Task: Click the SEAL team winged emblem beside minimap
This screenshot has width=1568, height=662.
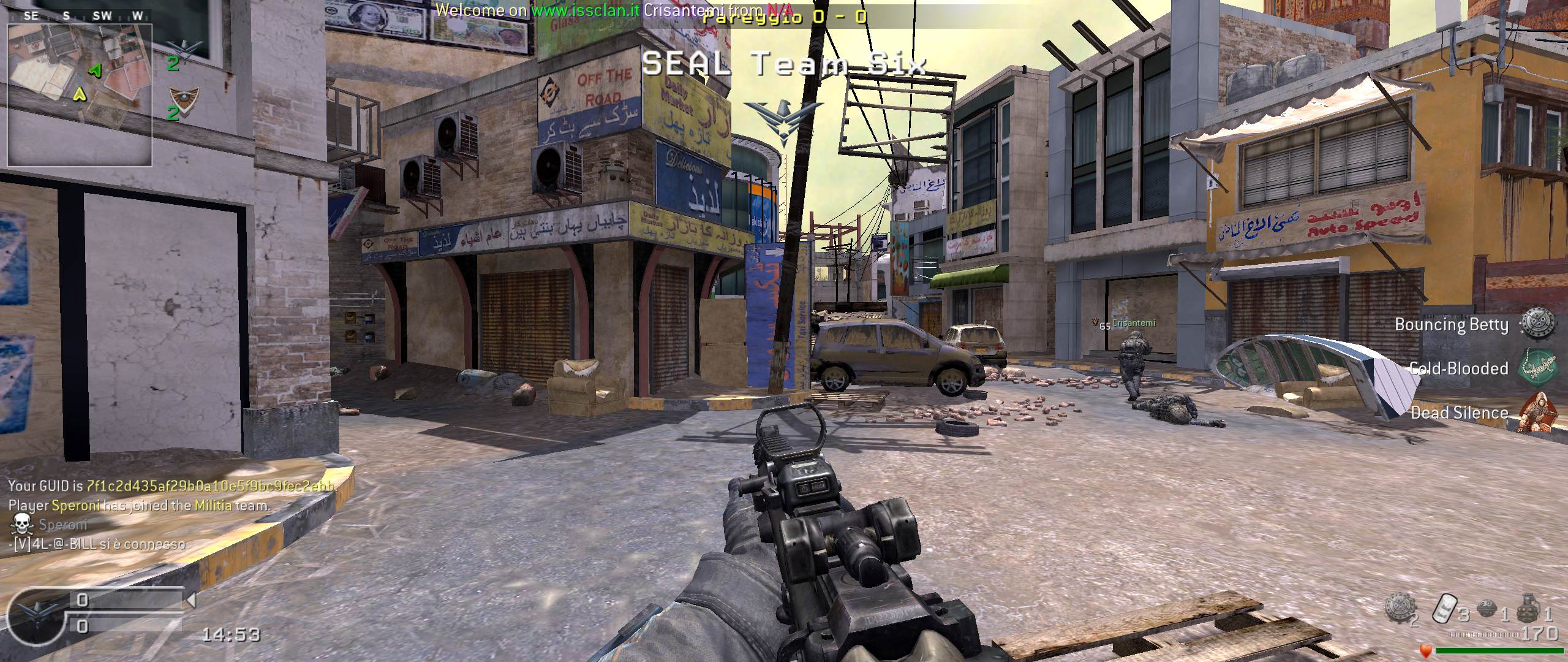Action: click(184, 48)
